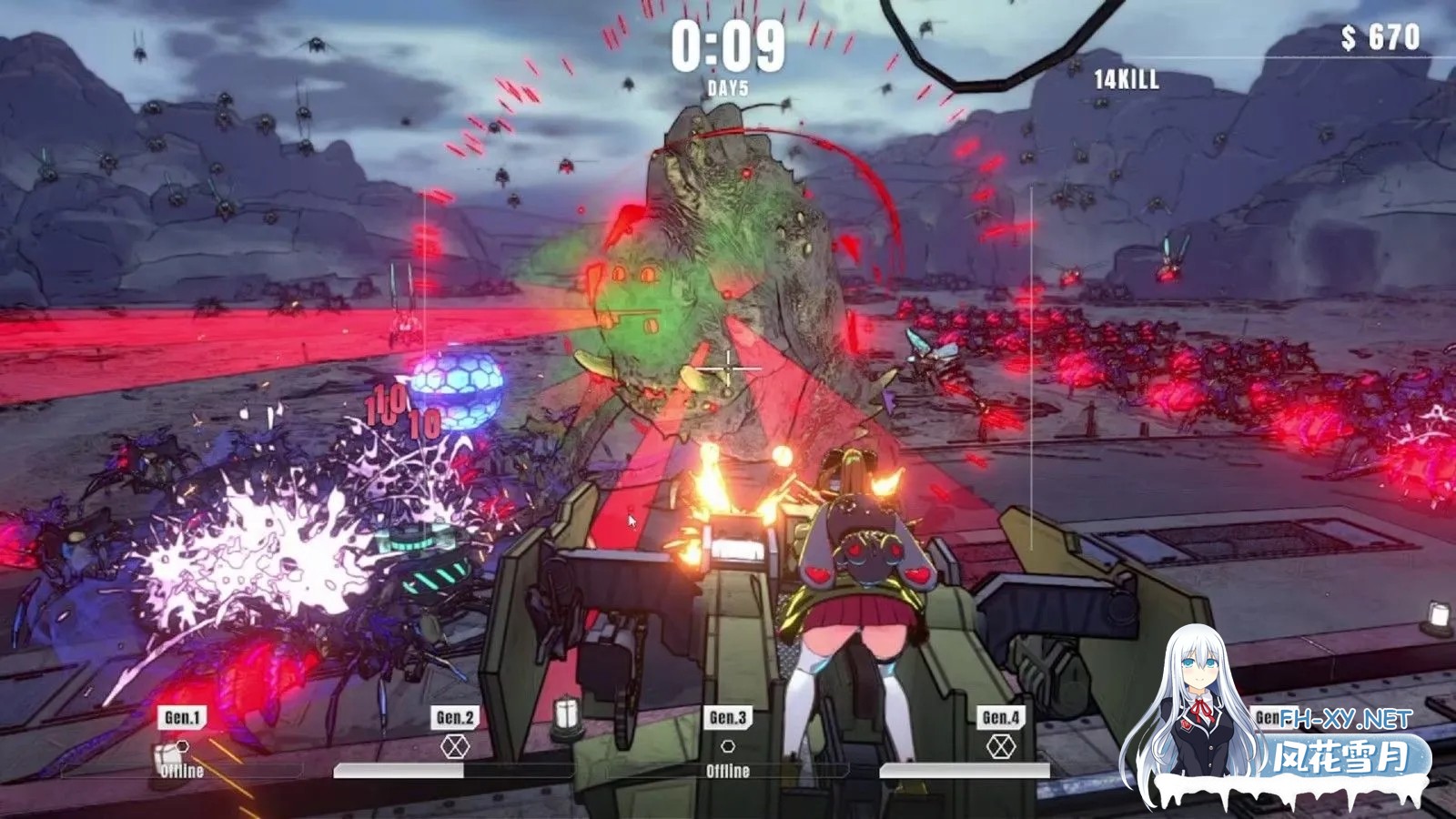Toggle the X marker under Gen.2
1456x819 pixels.
pos(453,746)
